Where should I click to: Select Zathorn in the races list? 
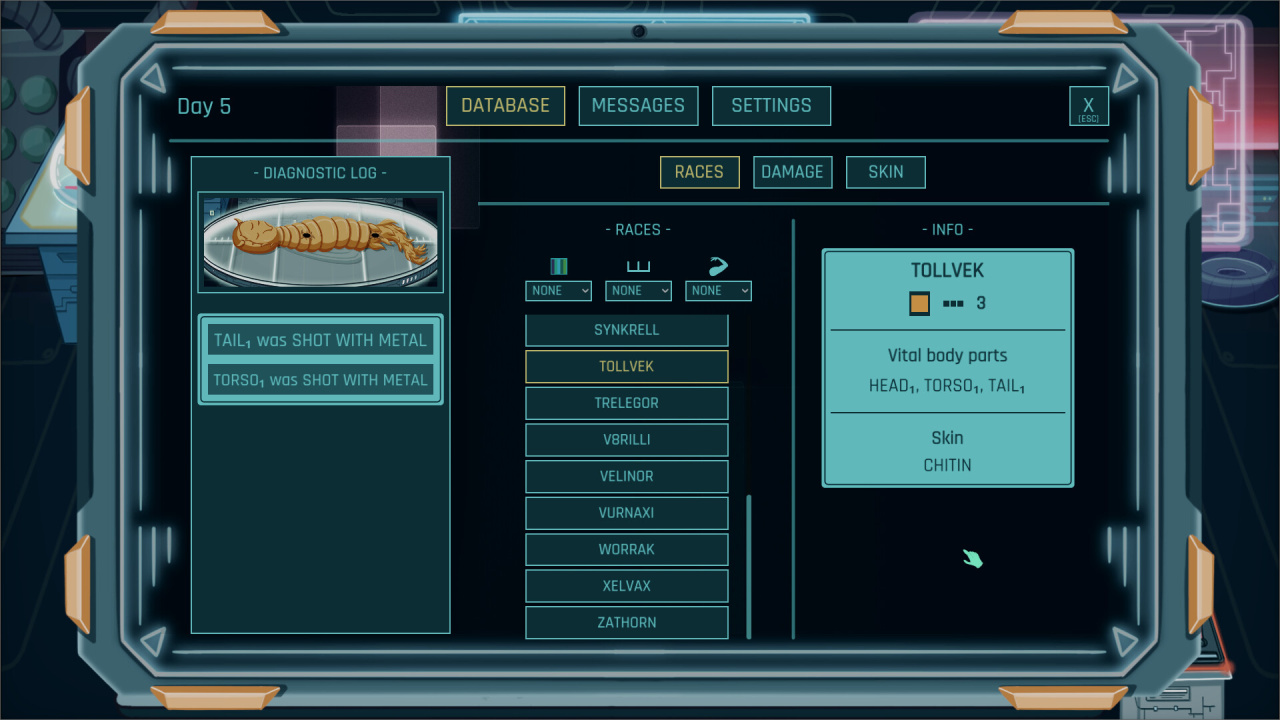coord(627,622)
